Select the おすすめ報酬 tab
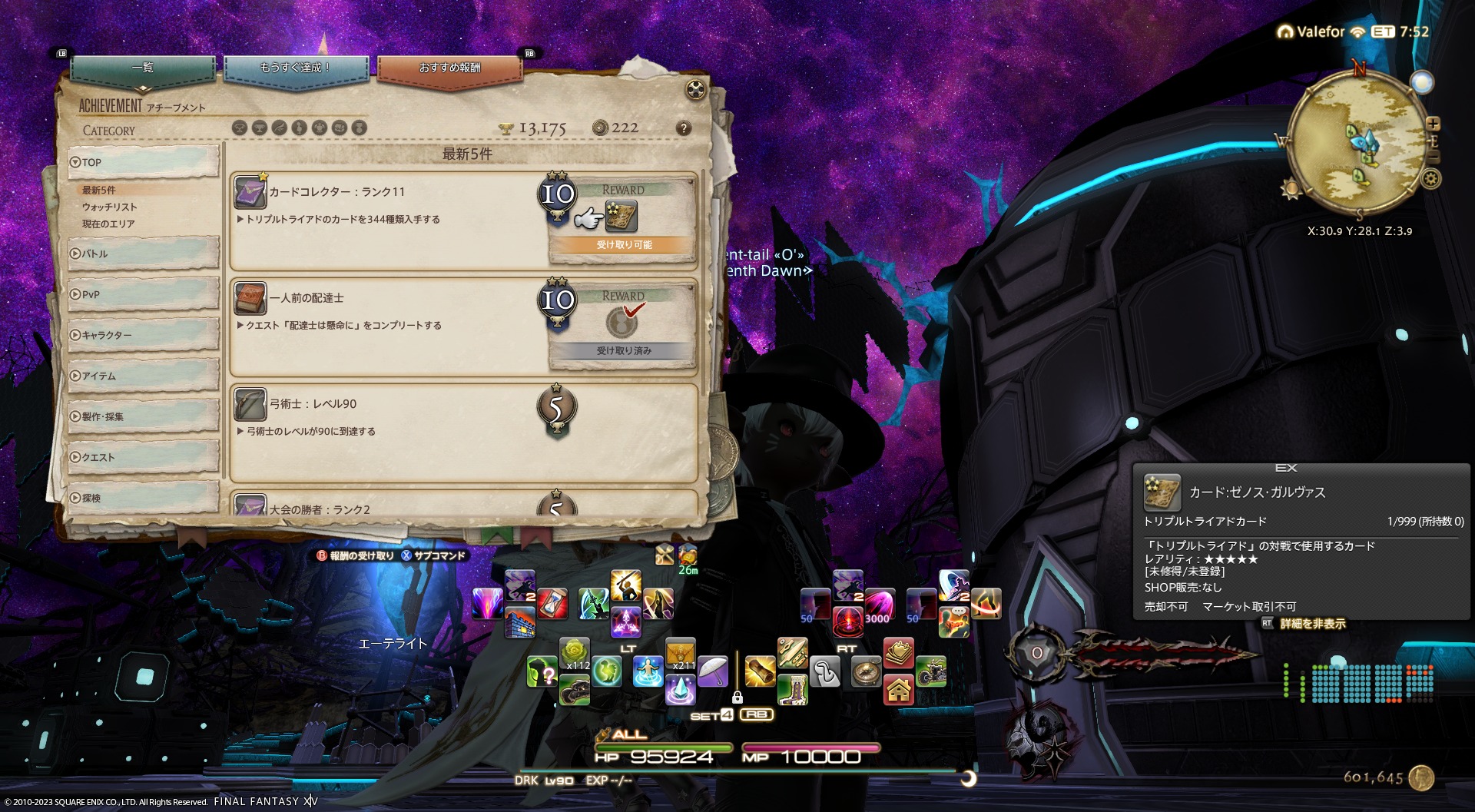This screenshot has width=1475, height=812. coord(449,68)
